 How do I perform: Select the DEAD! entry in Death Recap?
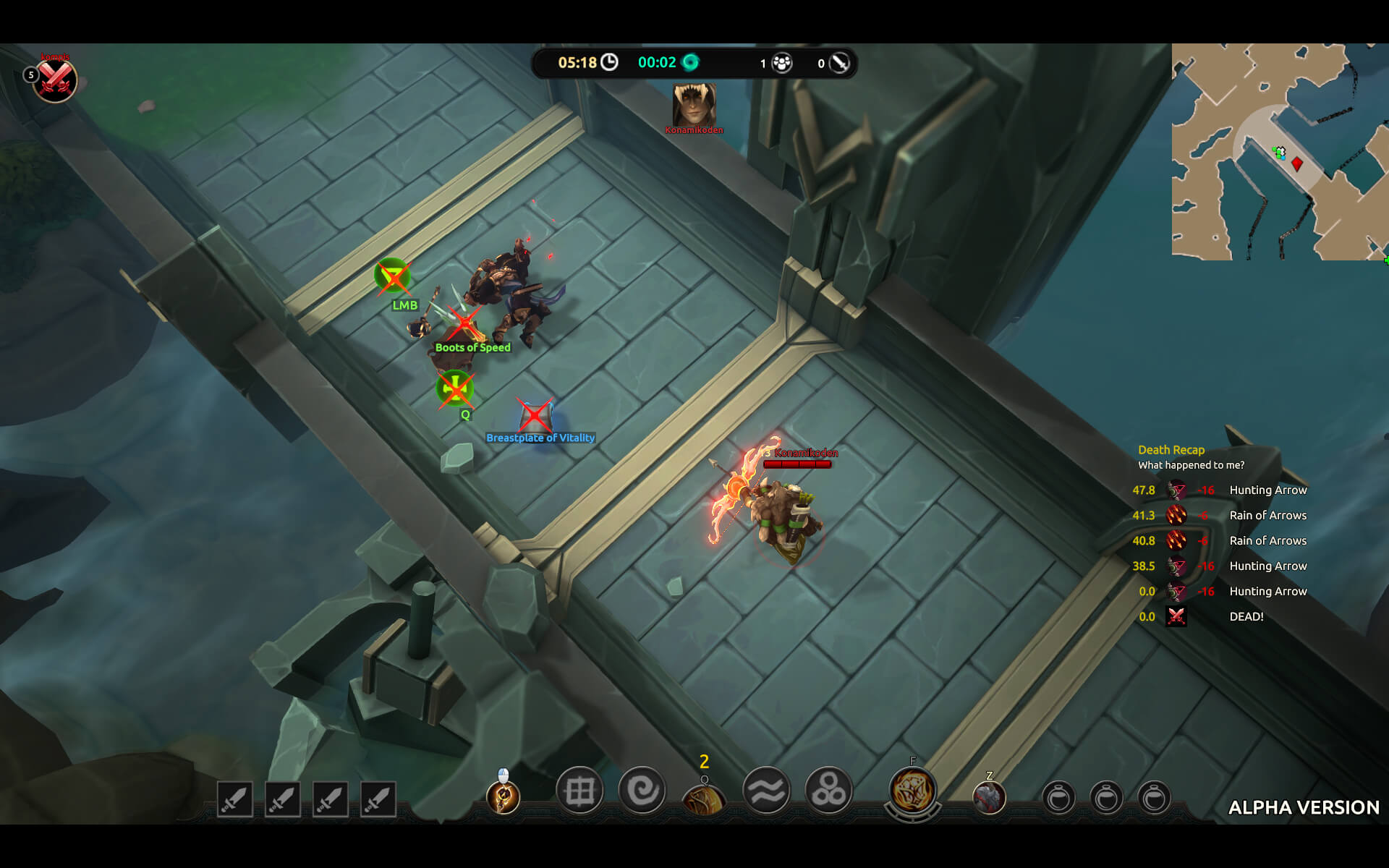[1246, 616]
